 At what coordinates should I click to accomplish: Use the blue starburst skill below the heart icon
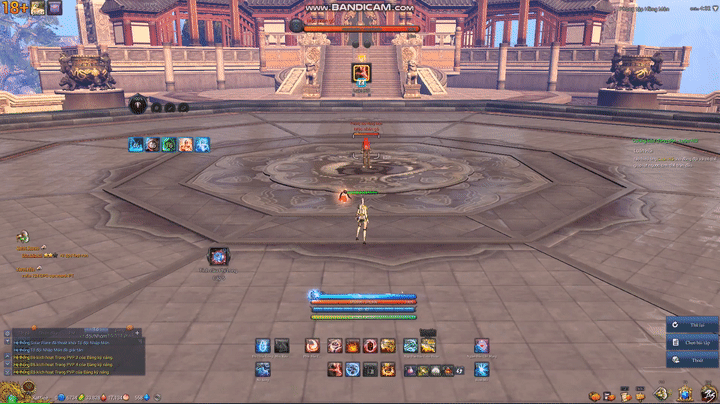tap(481, 371)
